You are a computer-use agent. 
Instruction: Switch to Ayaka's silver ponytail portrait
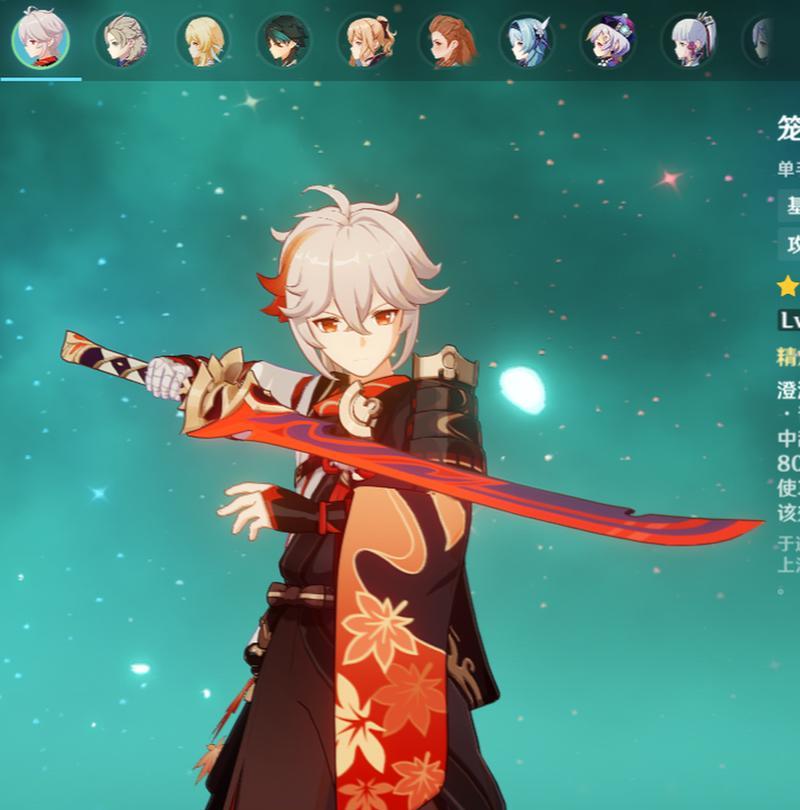coord(690,40)
